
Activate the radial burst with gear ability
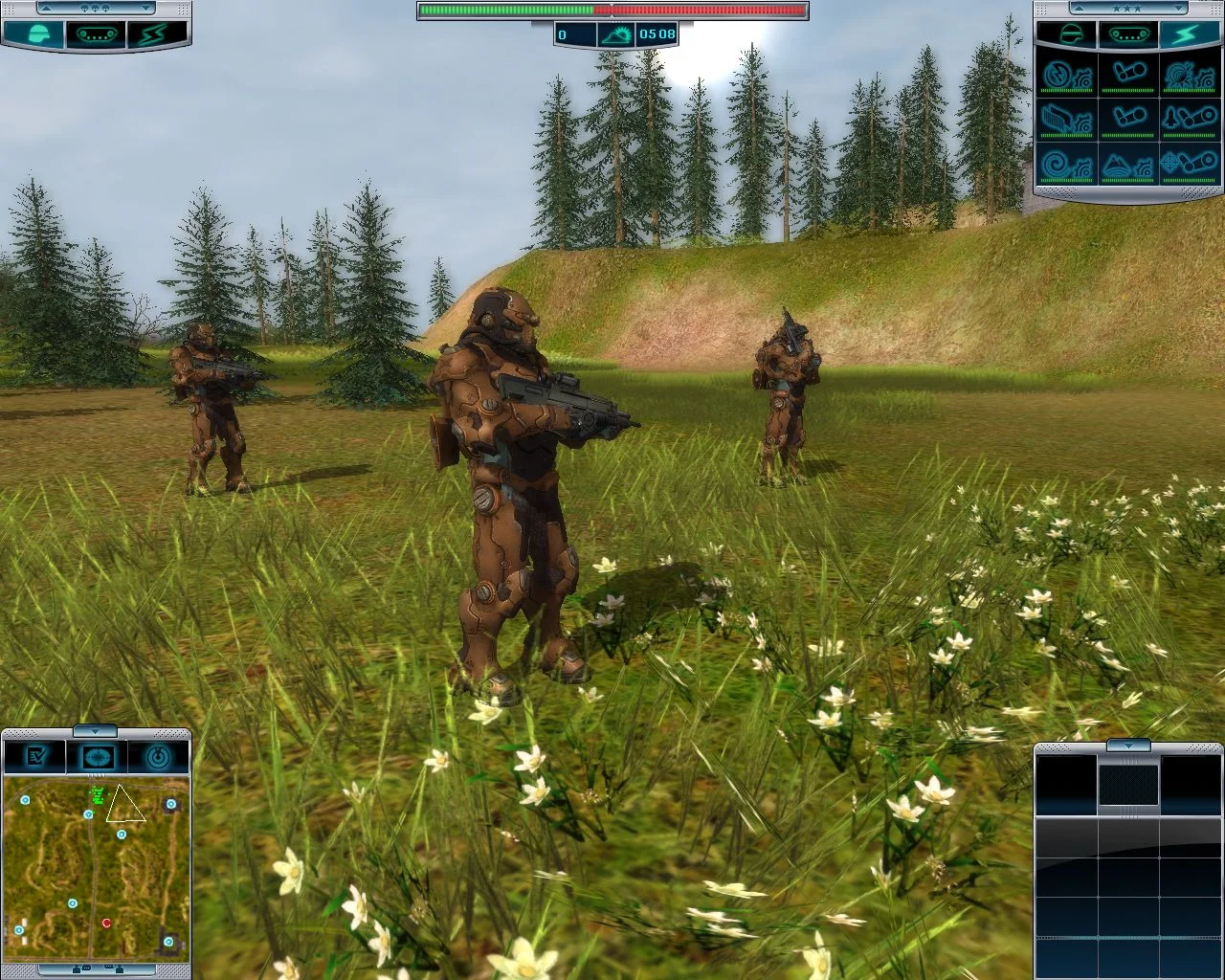1188,75
